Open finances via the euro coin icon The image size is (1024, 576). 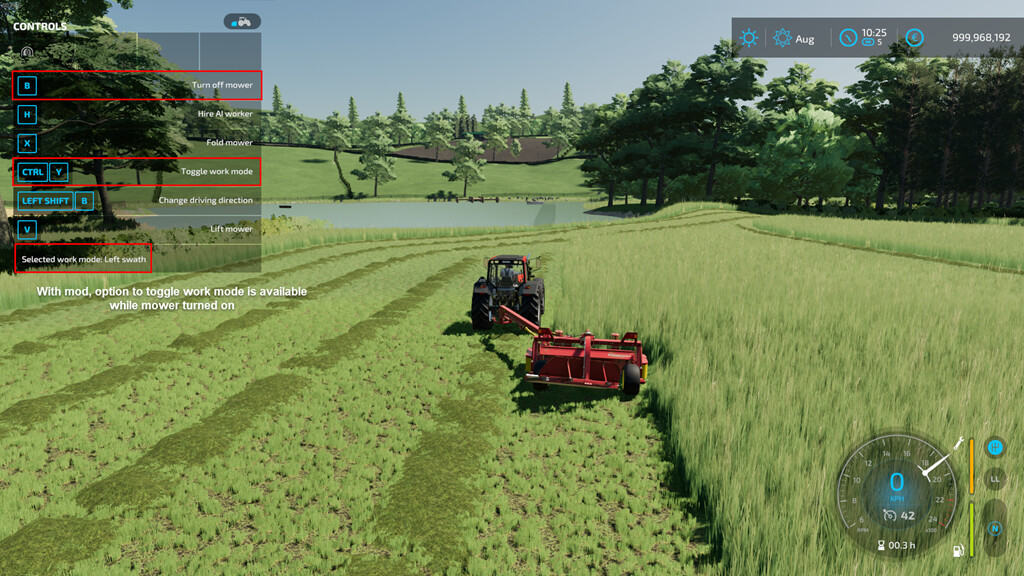pos(914,38)
